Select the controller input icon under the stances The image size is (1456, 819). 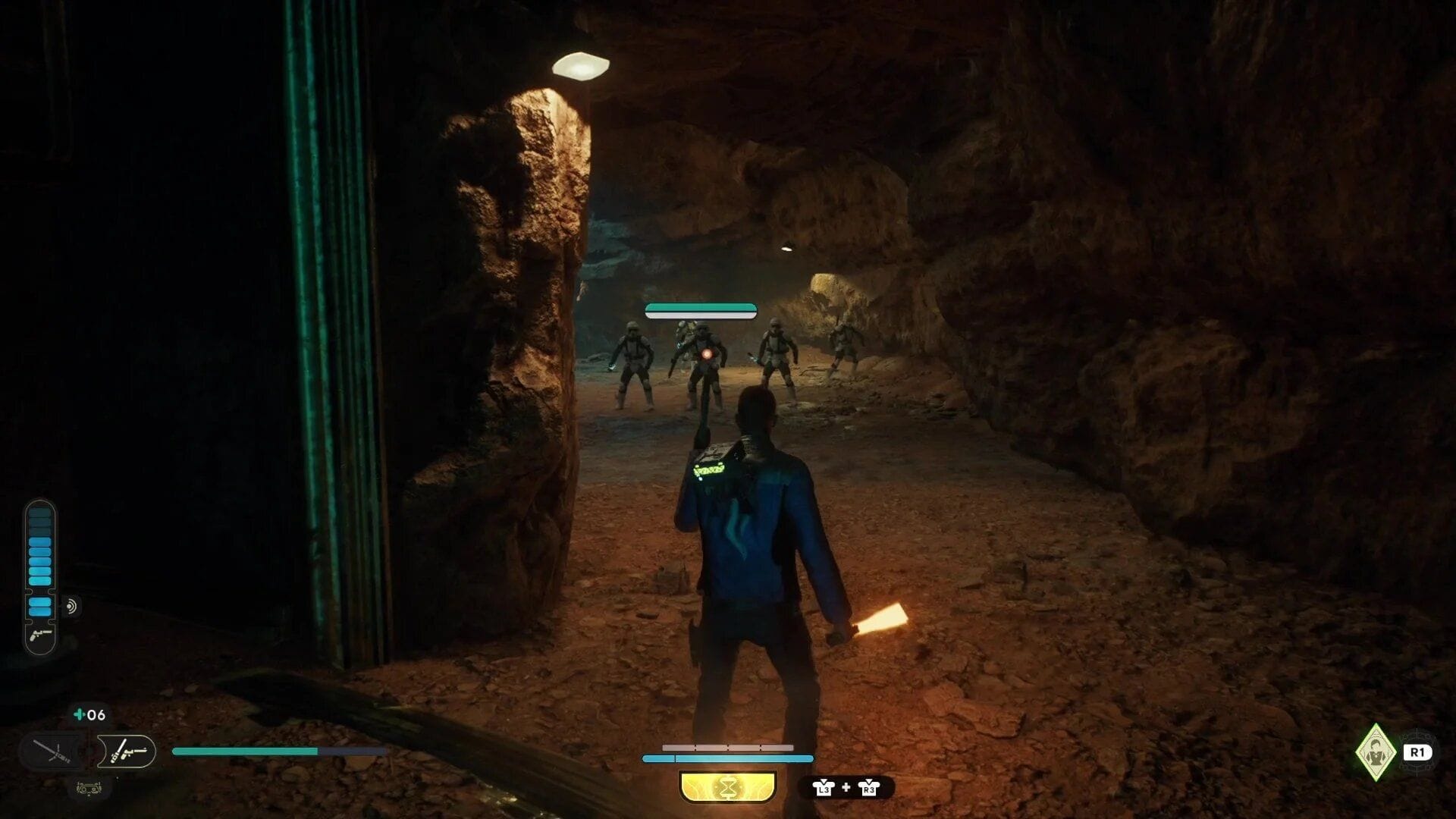tap(89, 789)
